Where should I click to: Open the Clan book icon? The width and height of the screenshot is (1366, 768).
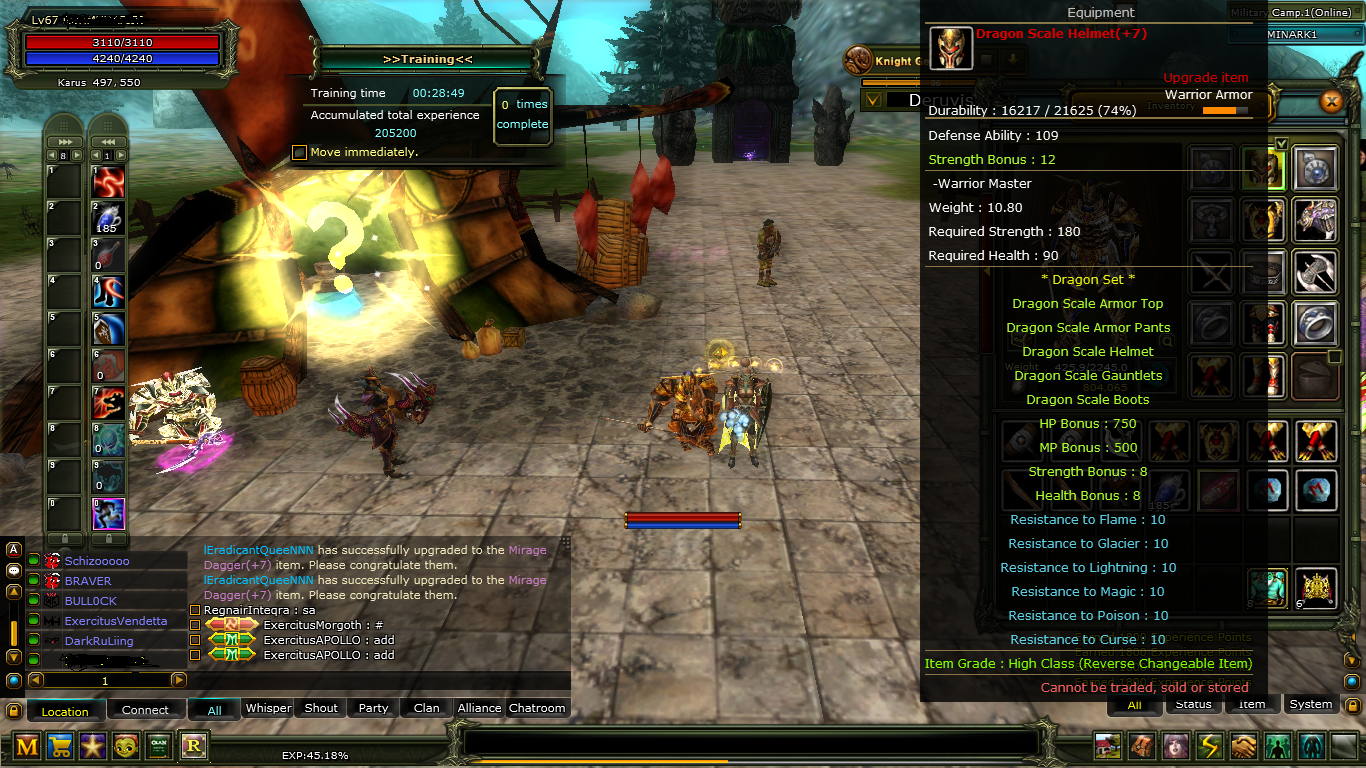click(x=159, y=745)
